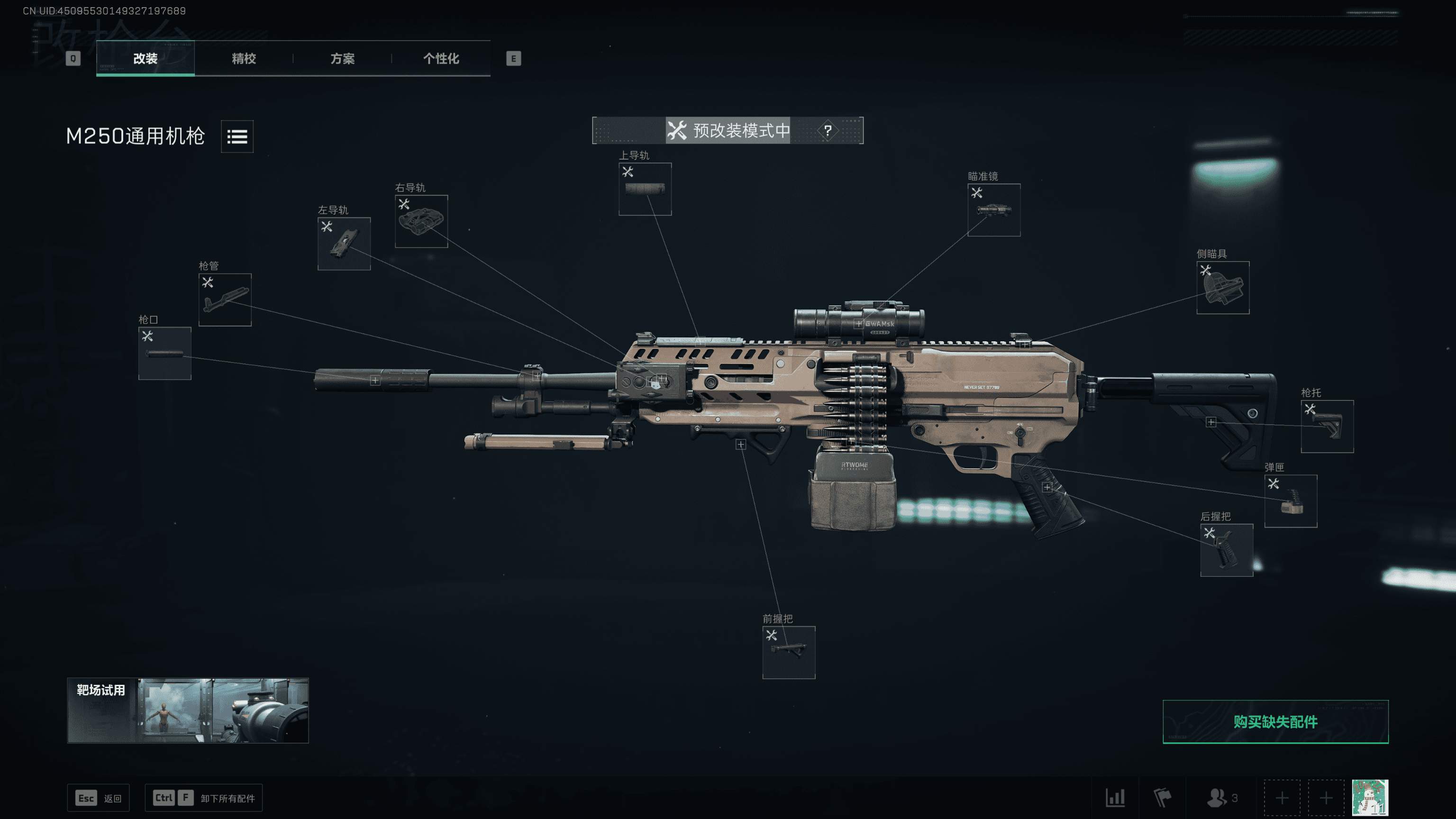Switch to the 精校 tab
This screenshot has width=1456, height=819.
click(244, 58)
